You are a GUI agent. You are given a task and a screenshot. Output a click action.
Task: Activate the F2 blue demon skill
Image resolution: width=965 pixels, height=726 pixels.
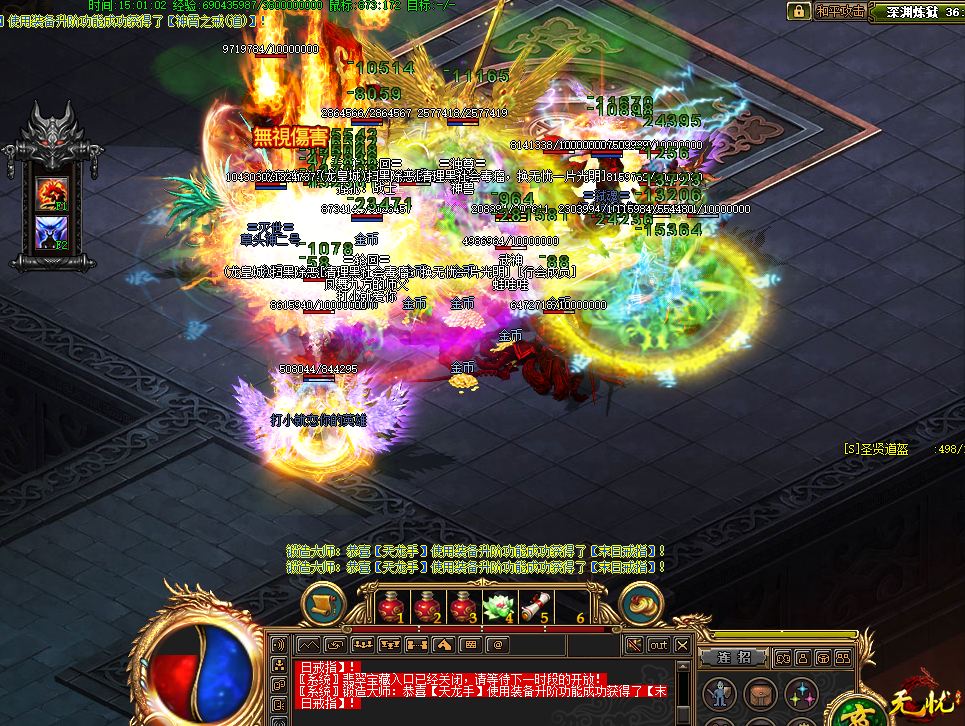pyautogui.click(x=52, y=233)
